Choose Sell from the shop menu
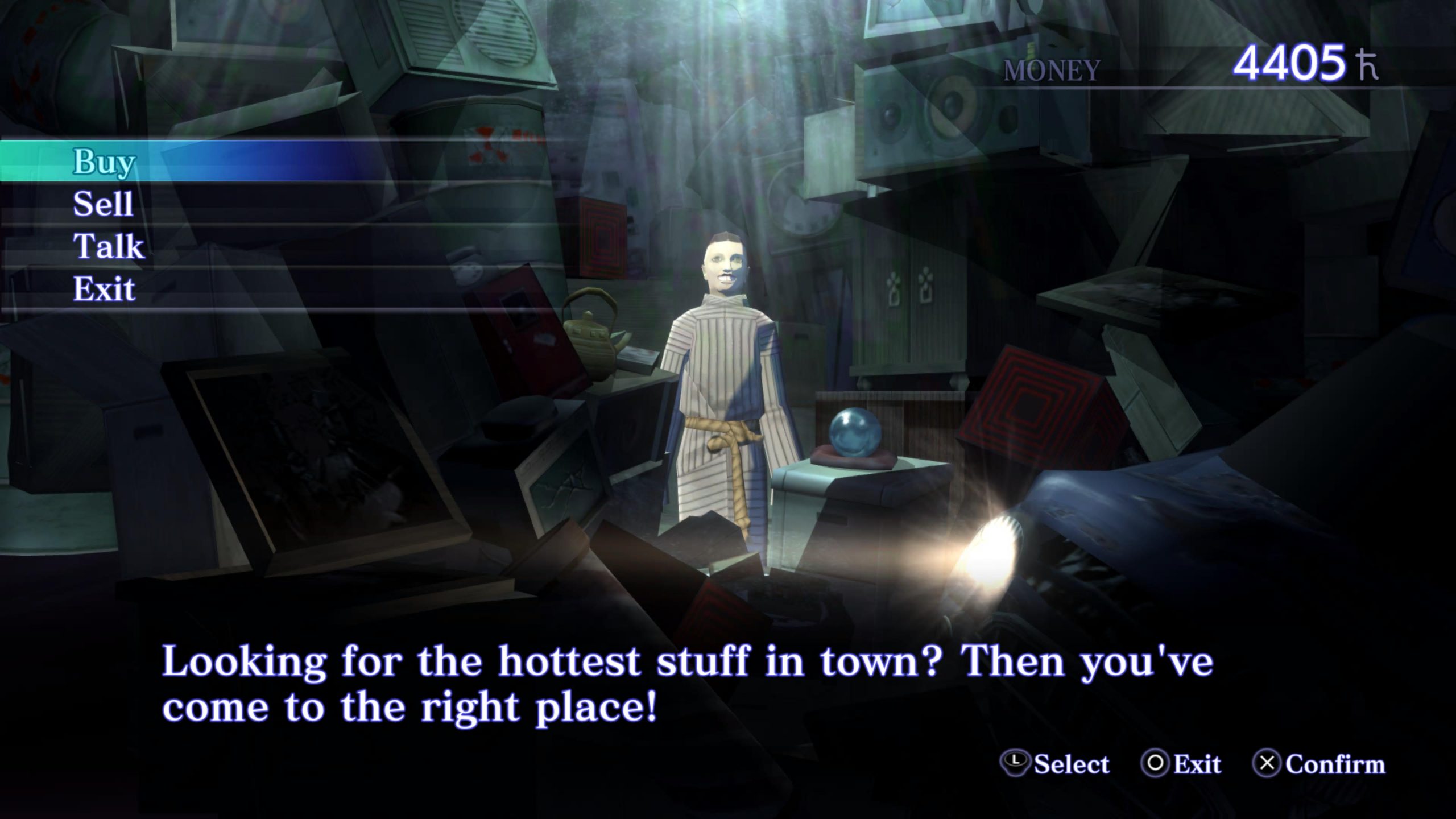This screenshot has width=1456, height=819. (103, 204)
